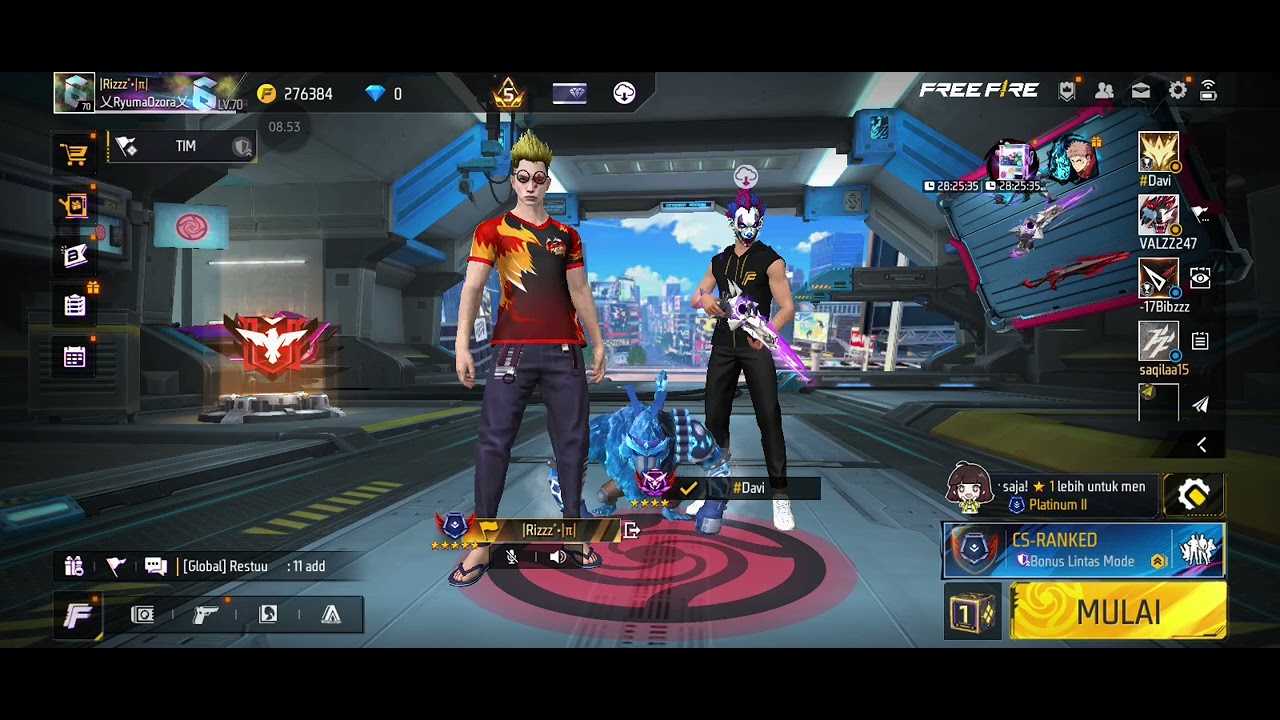Open the friends list icon
Screen dimensions: 1280x720
[1104, 91]
